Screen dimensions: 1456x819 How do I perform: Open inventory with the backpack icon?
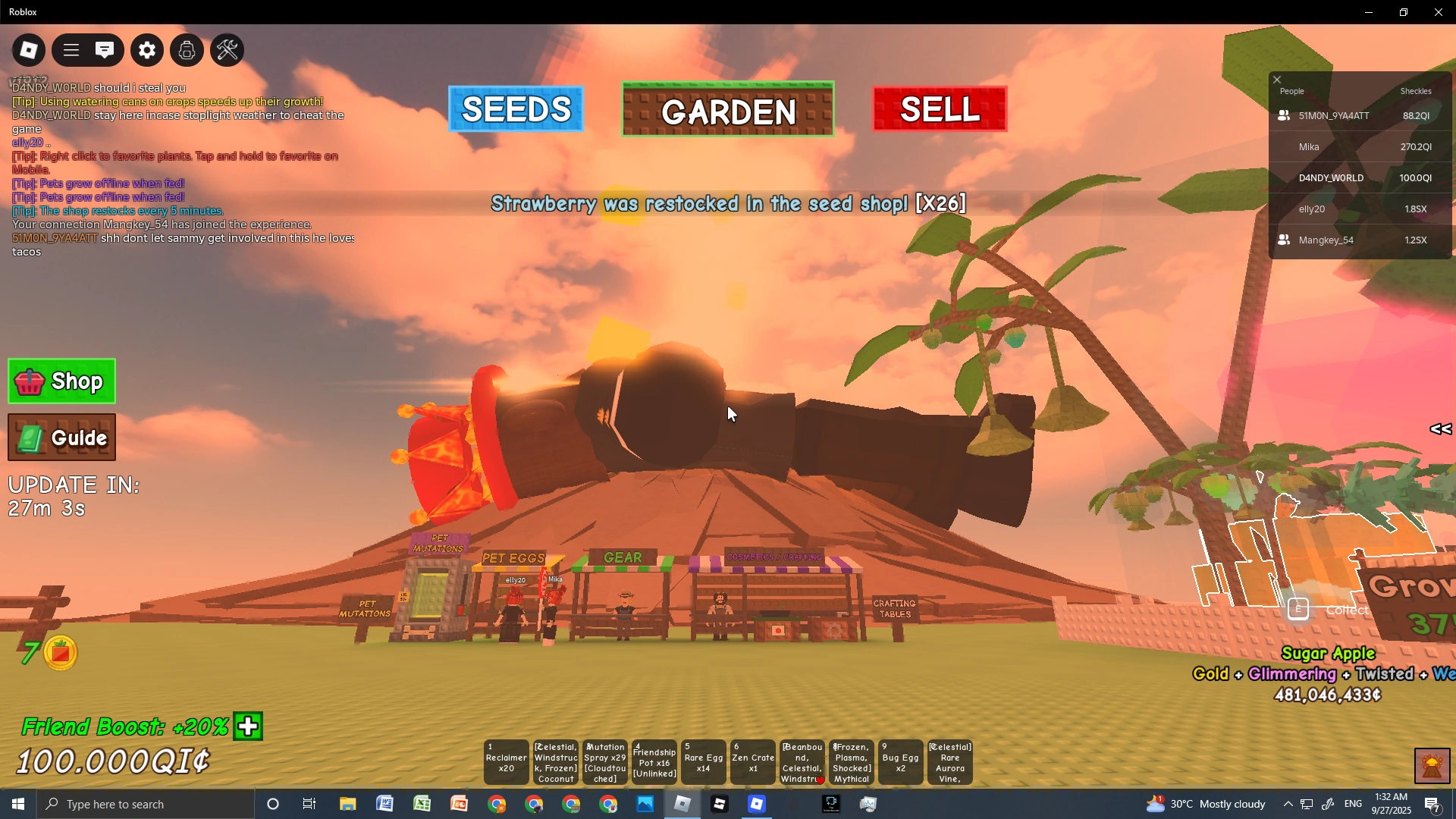tap(187, 49)
